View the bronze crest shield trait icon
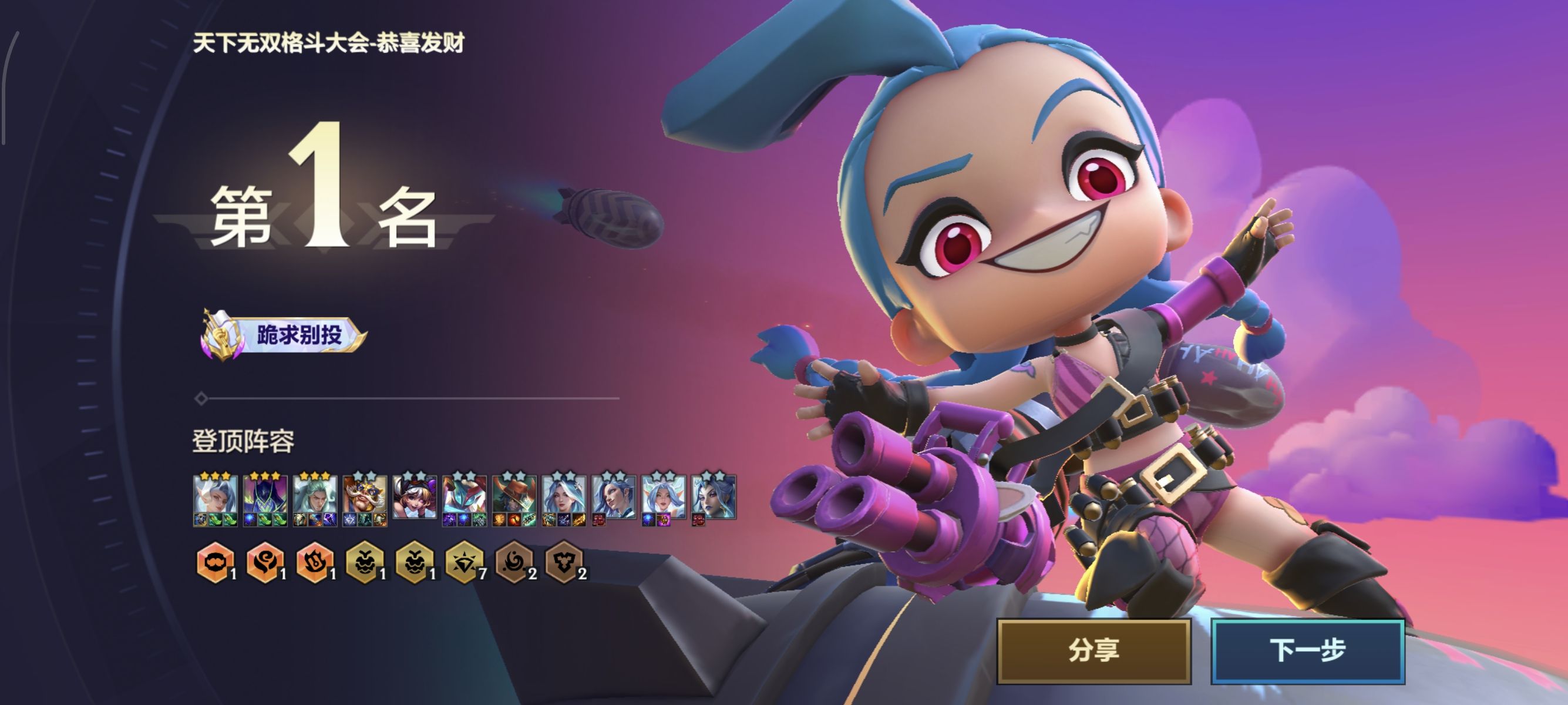Viewport: 1568px width, 705px height. click(564, 562)
